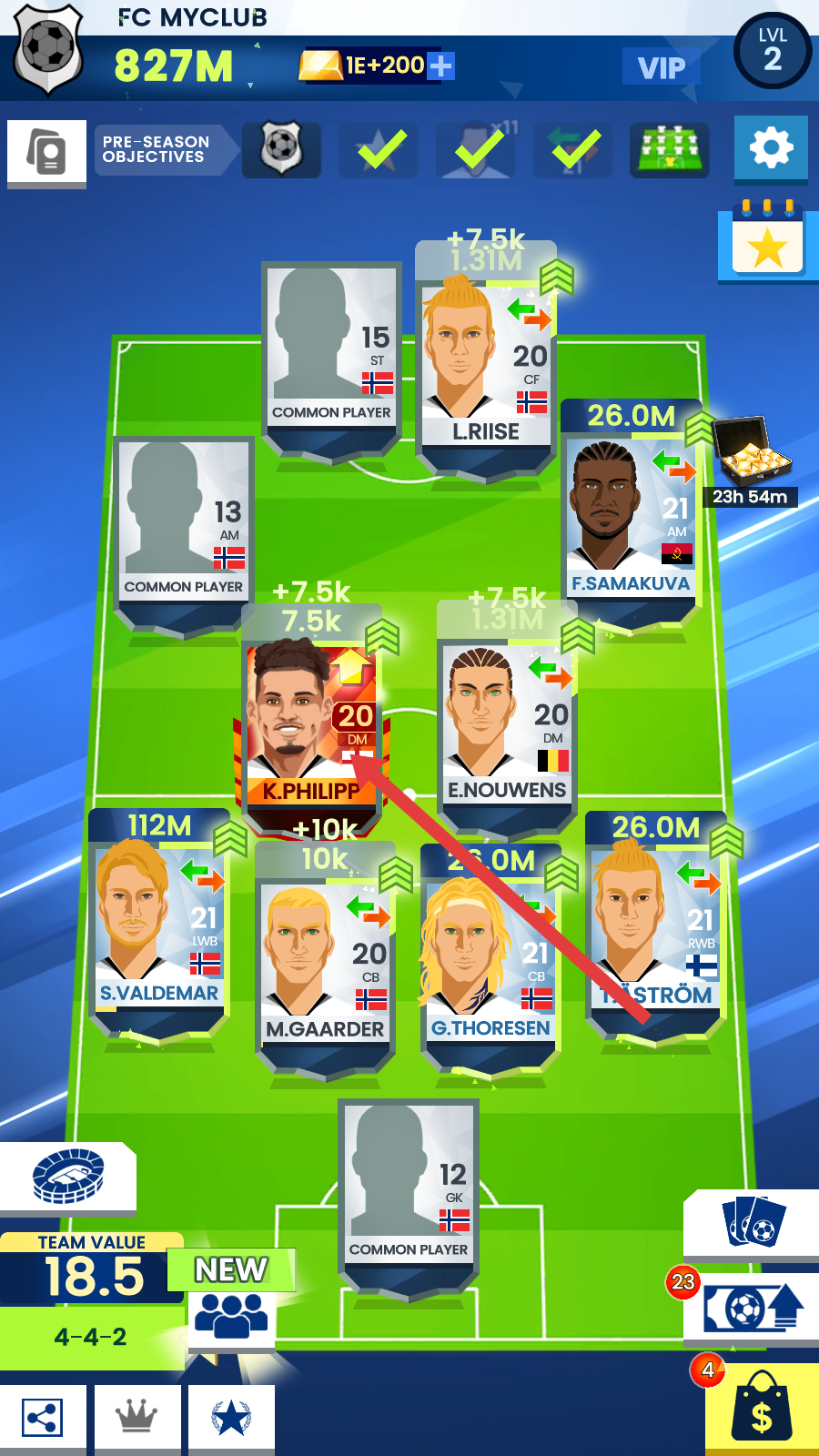Select the E.Nouwens player card
The image size is (819, 1456).
[506, 723]
